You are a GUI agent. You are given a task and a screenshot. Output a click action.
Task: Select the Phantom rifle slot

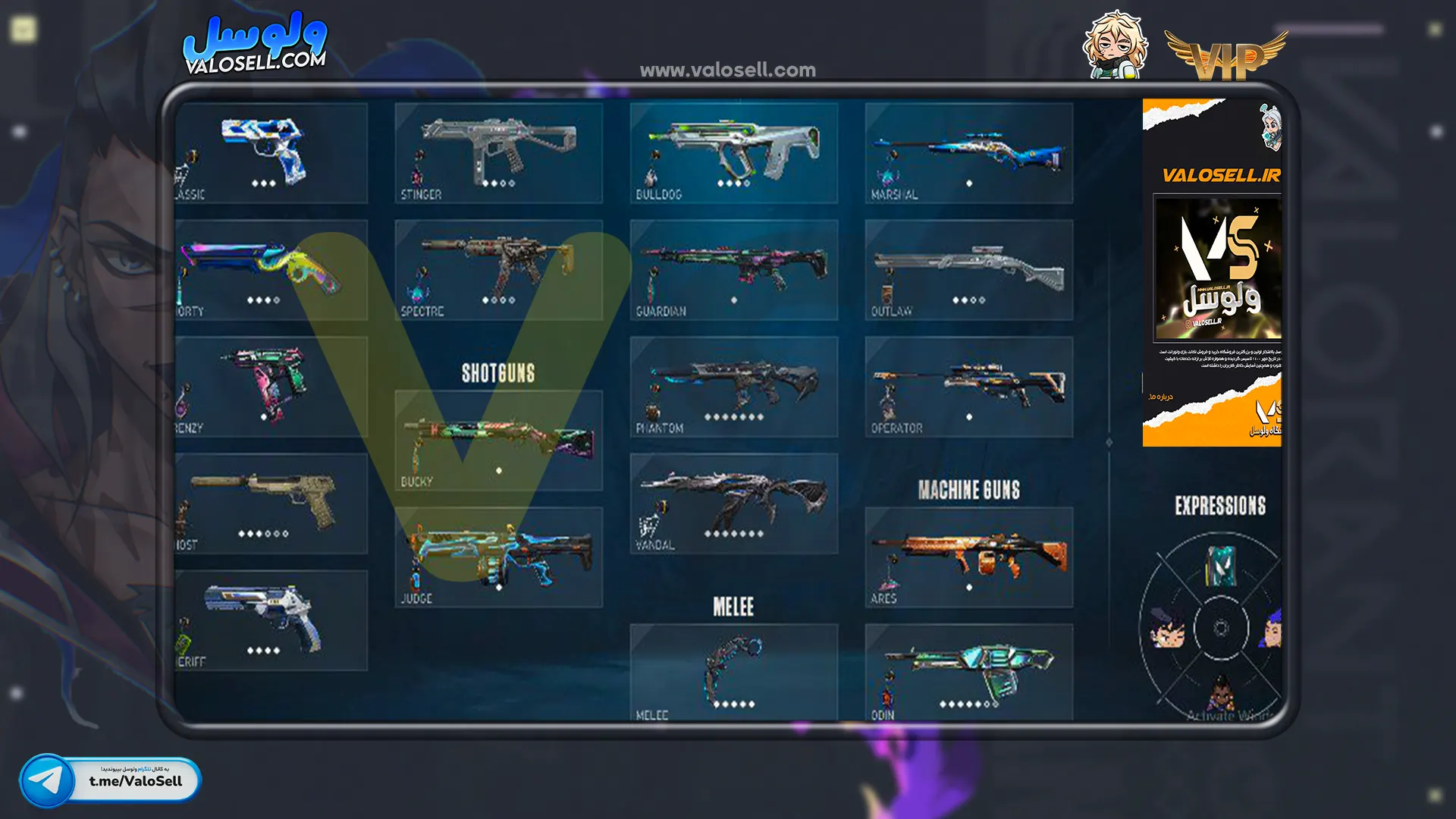point(733,387)
